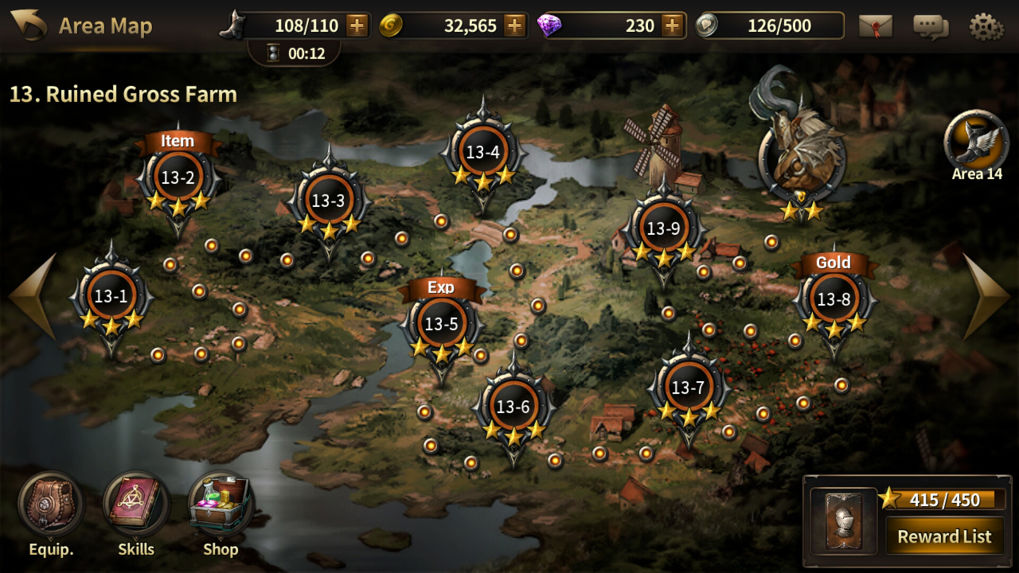Buy more gold with the plus button
The height and width of the screenshot is (573, 1019).
[514, 26]
